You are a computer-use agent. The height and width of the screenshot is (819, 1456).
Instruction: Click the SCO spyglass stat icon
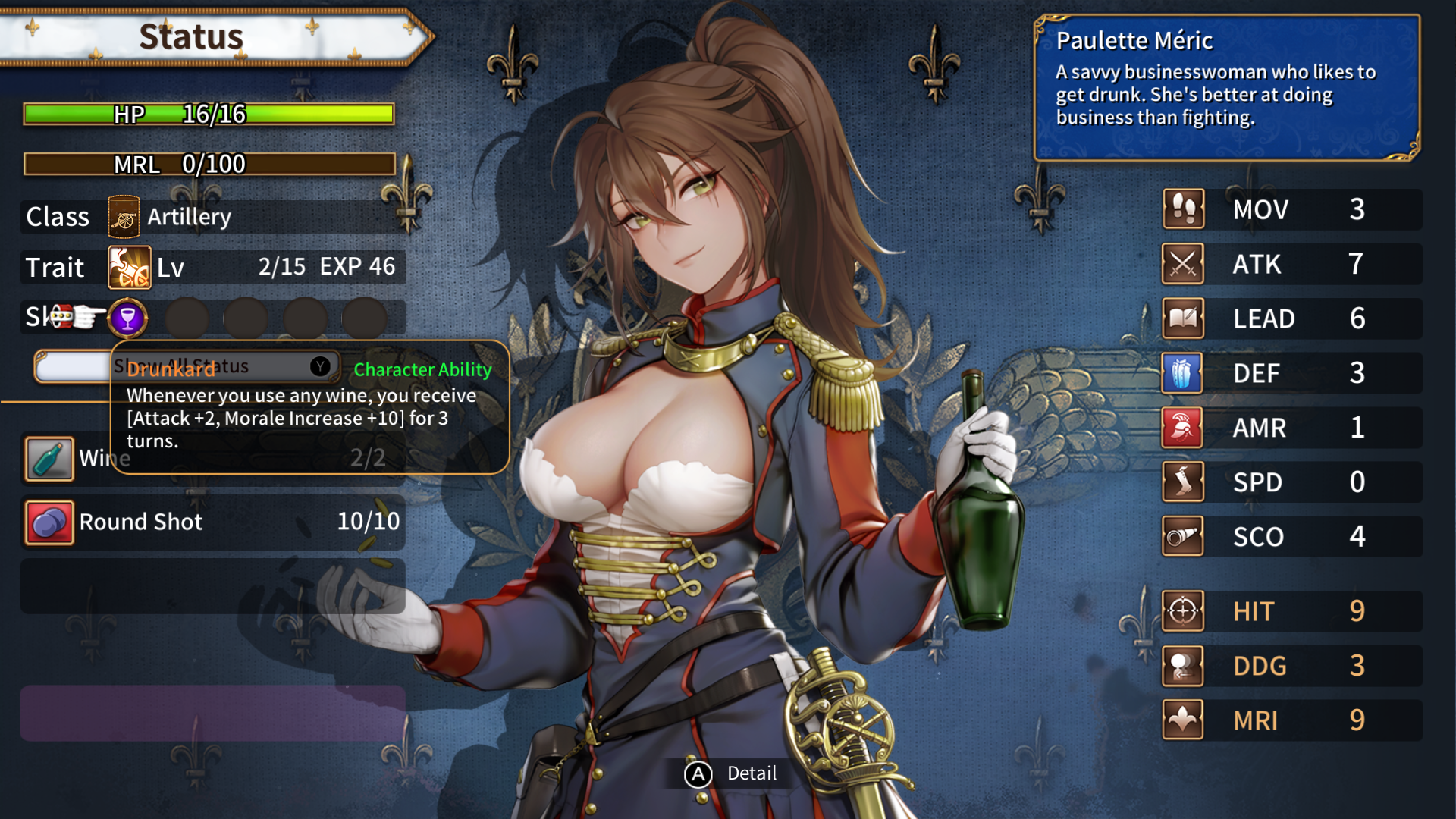coord(1183,537)
